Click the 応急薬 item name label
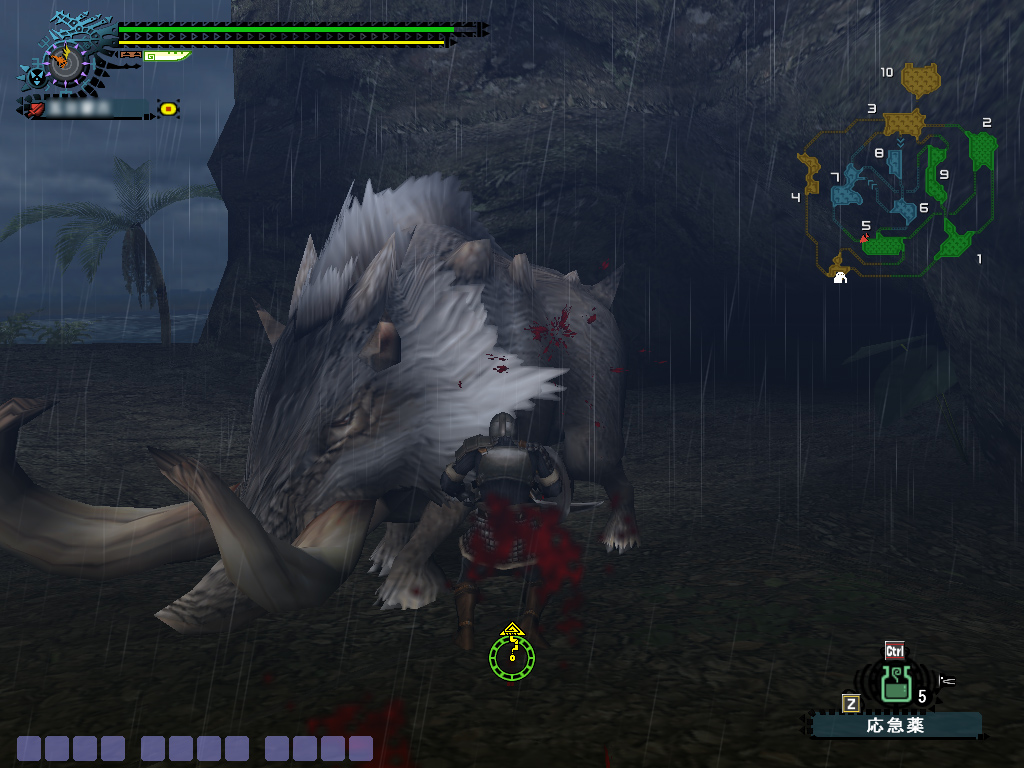This screenshot has height=768, width=1024. coord(896,725)
